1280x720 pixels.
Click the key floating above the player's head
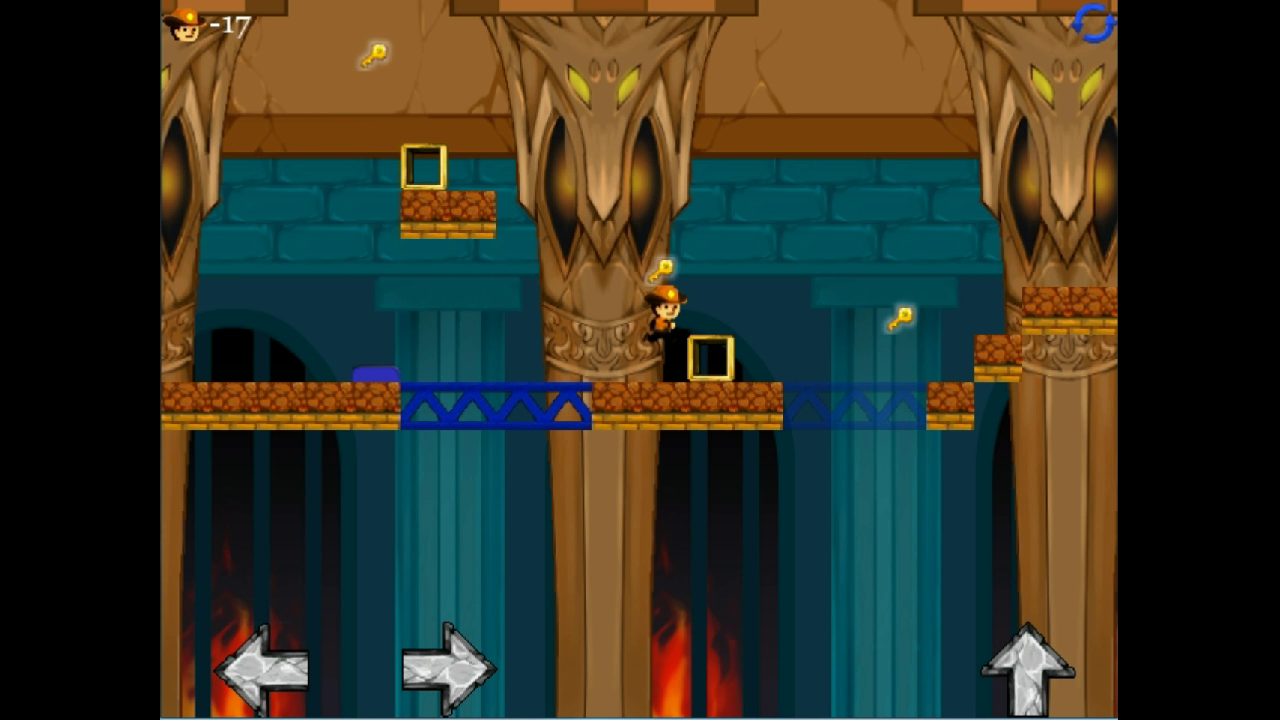pos(663,268)
